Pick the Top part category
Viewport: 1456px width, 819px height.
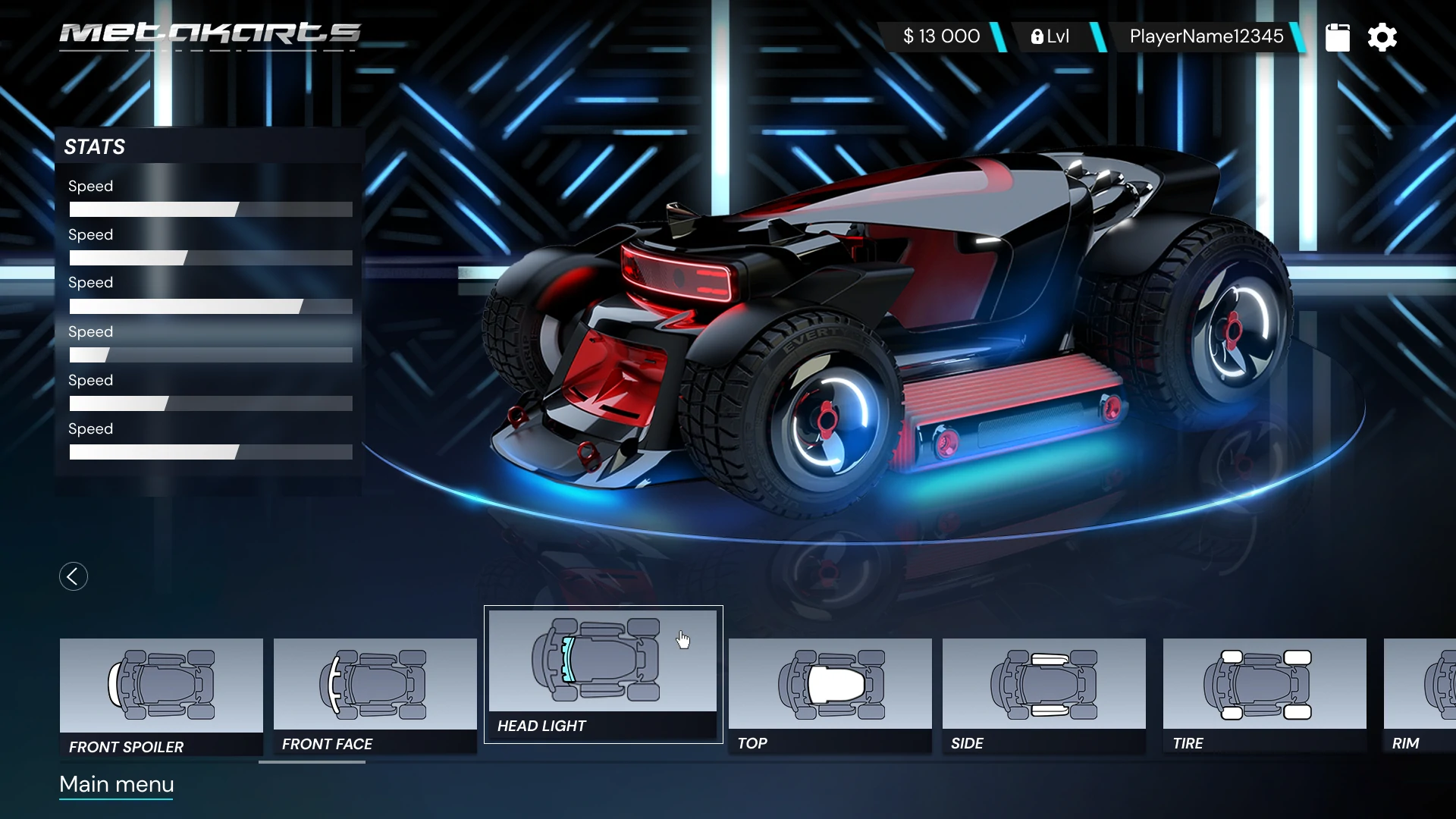point(830,695)
